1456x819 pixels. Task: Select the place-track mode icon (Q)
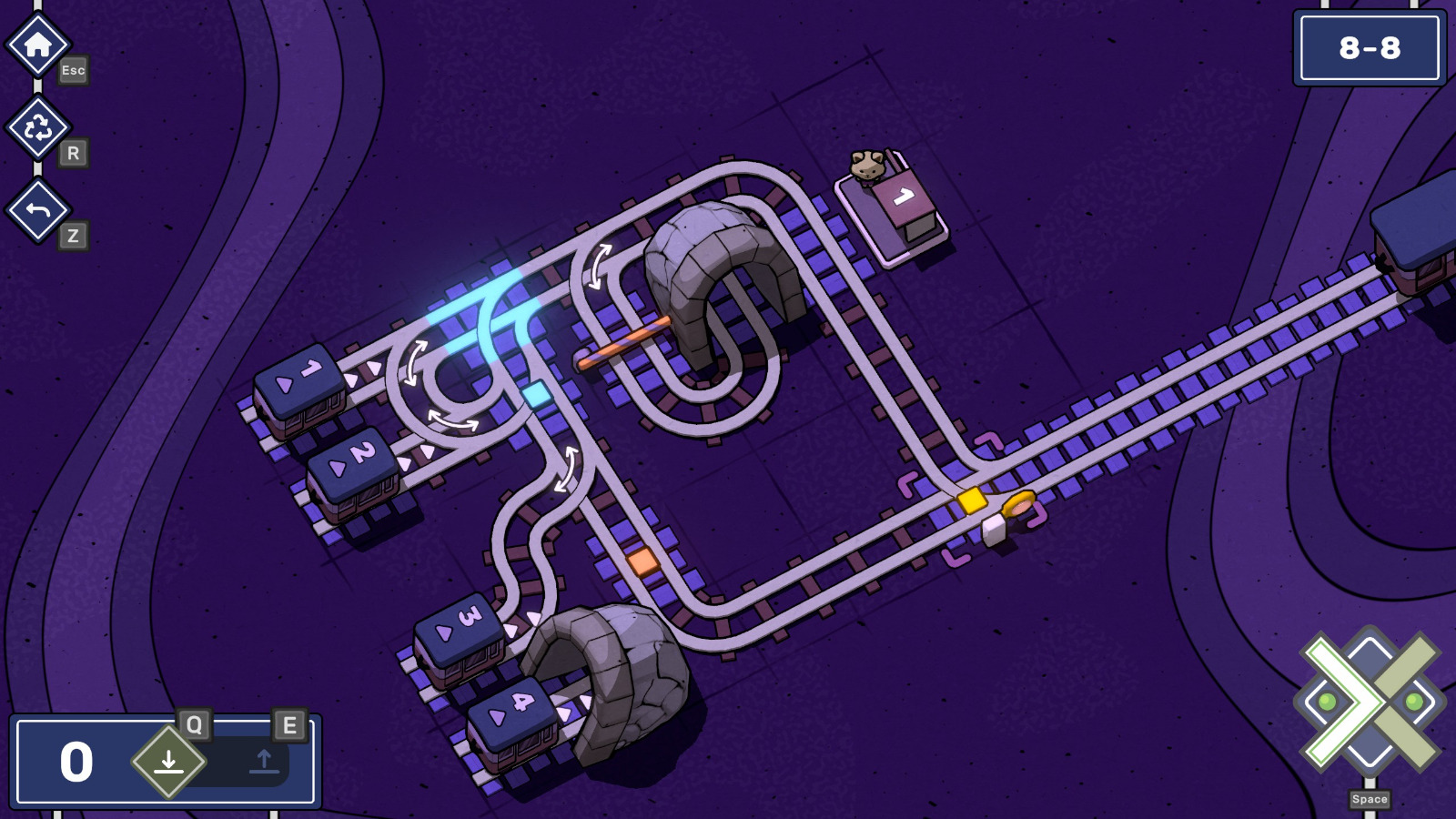(x=168, y=759)
